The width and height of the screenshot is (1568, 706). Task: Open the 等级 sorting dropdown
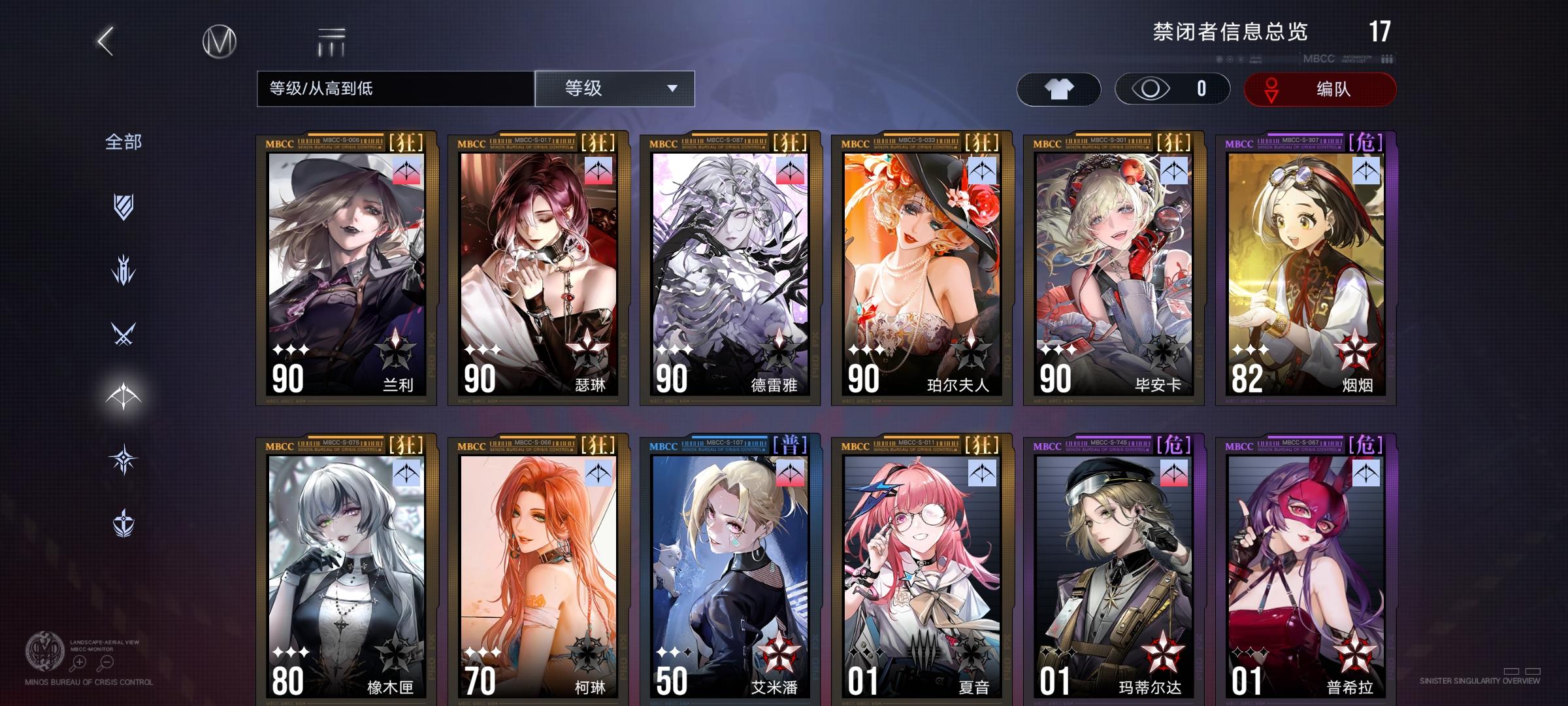614,89
